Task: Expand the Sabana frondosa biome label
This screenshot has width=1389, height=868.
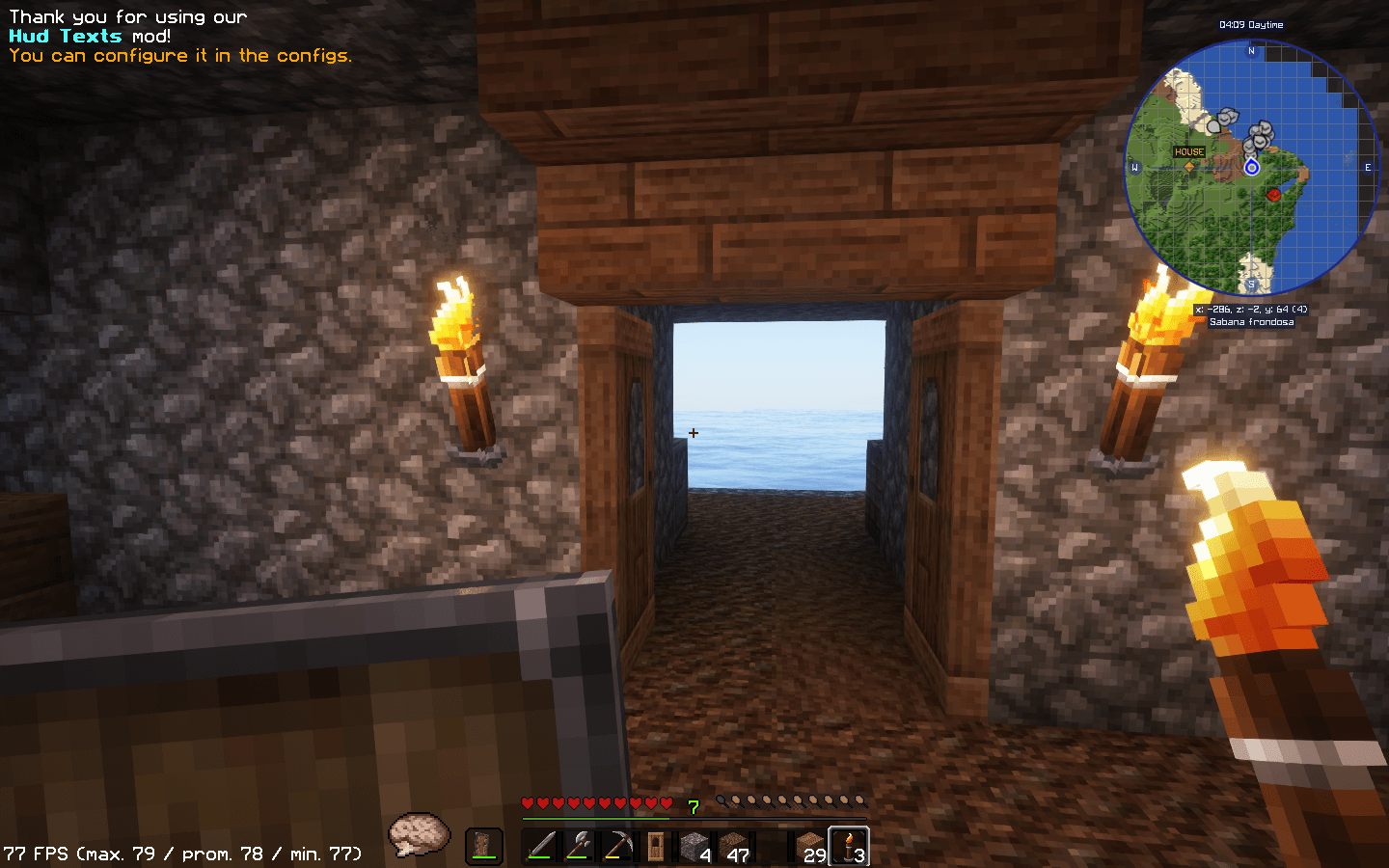Action: [x=1252, y=322]
